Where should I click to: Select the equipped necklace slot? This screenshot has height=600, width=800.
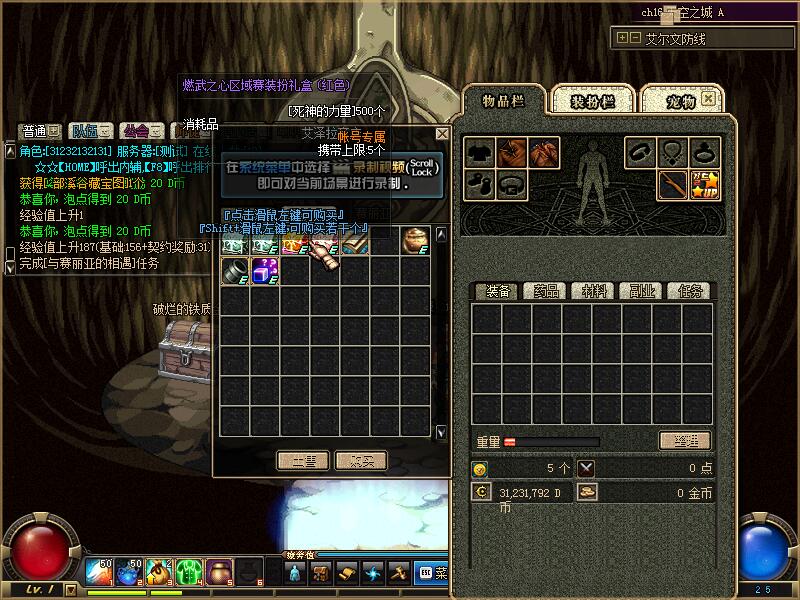[672, 153]
